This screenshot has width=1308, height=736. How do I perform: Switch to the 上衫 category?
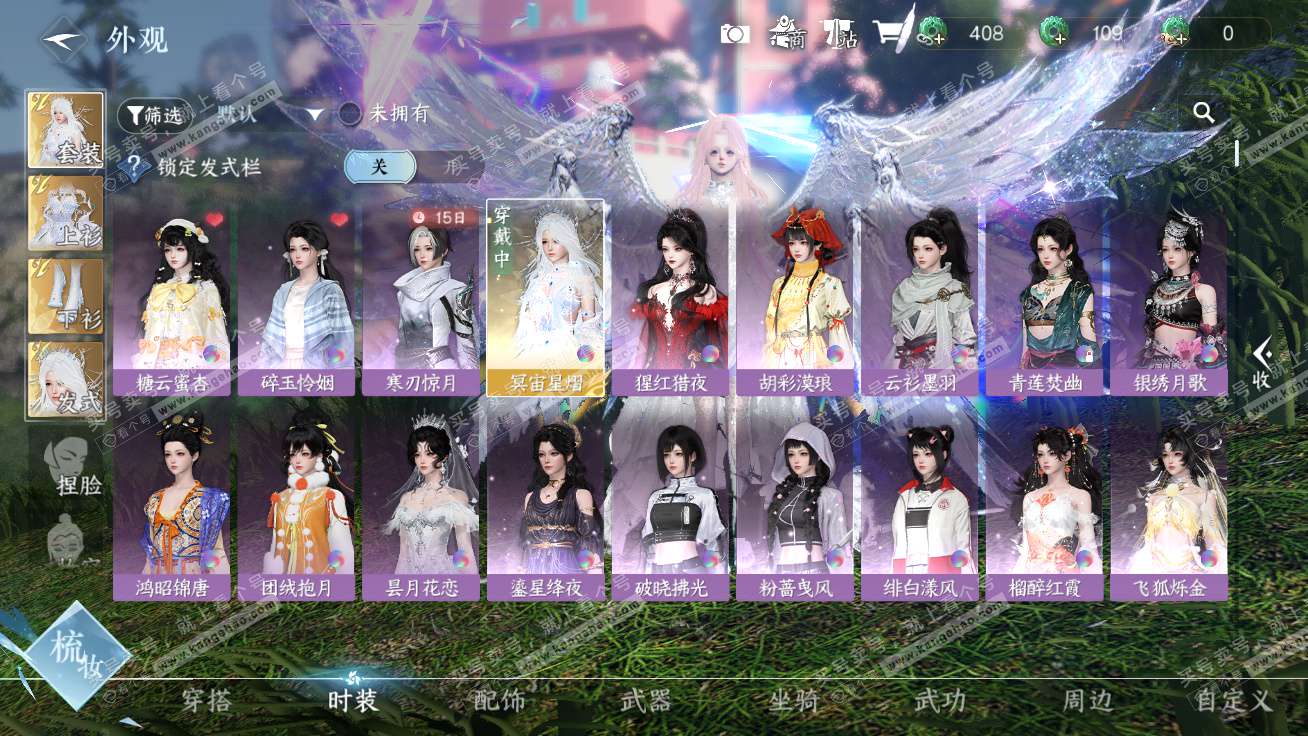click(66, 212)
